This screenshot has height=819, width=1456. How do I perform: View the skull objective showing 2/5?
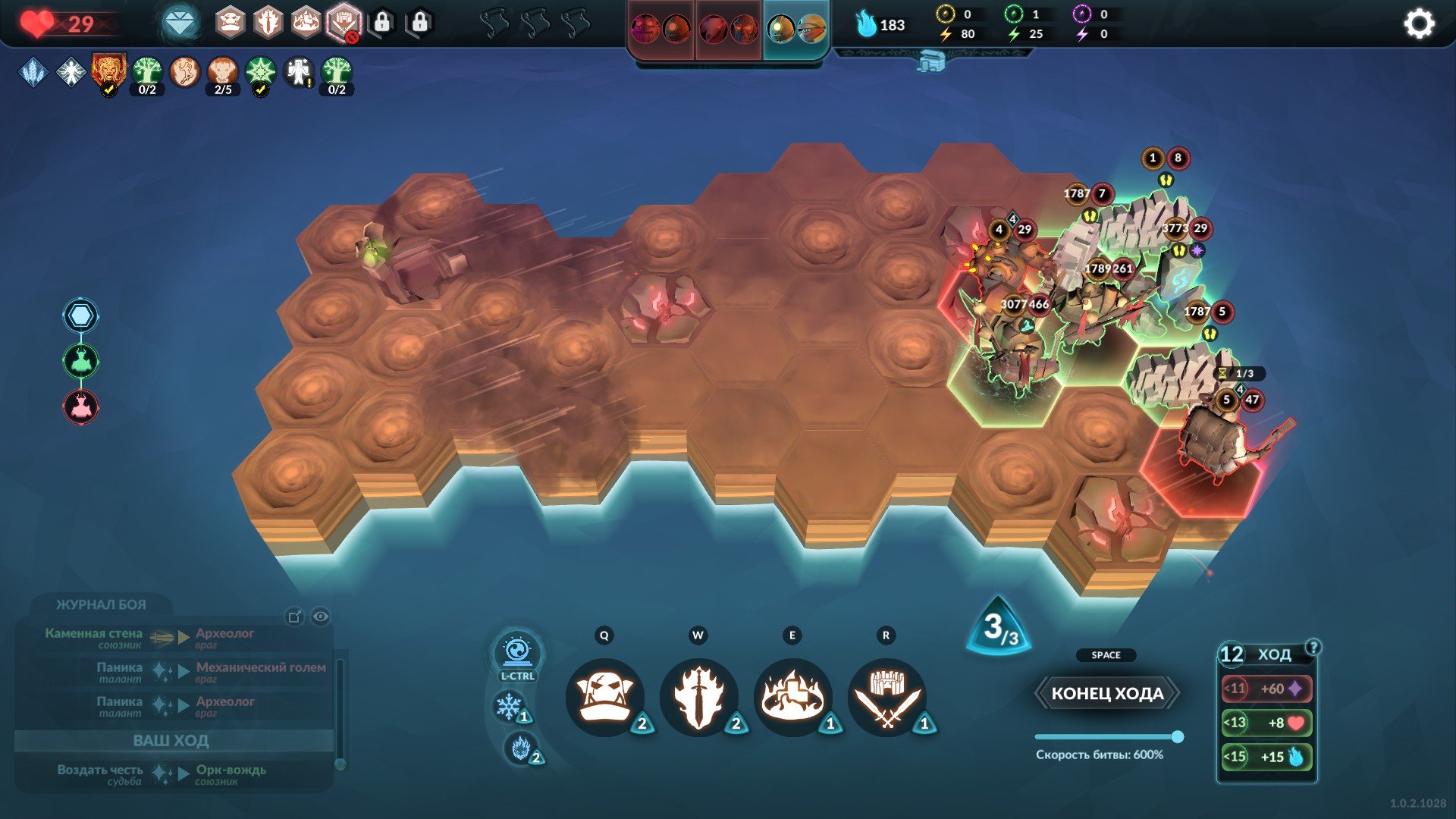[222, 74]
